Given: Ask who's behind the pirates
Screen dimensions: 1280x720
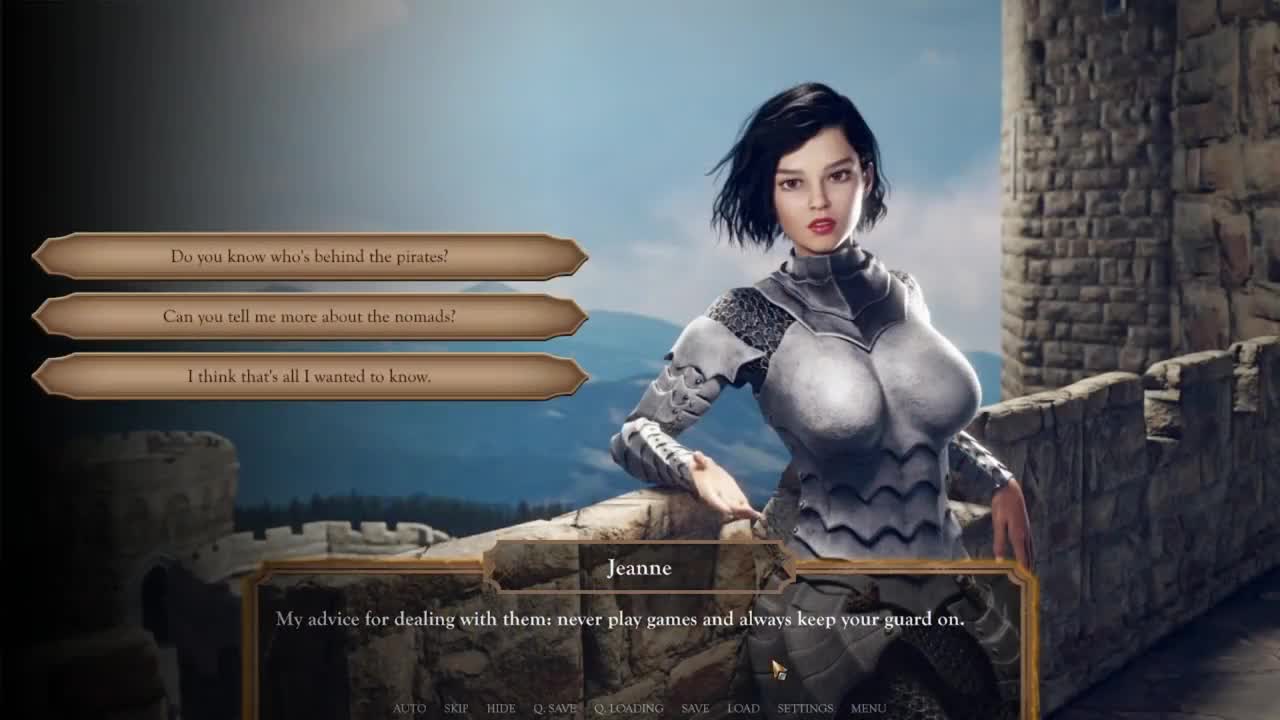Looking at the screenshot, I should 310,257.
